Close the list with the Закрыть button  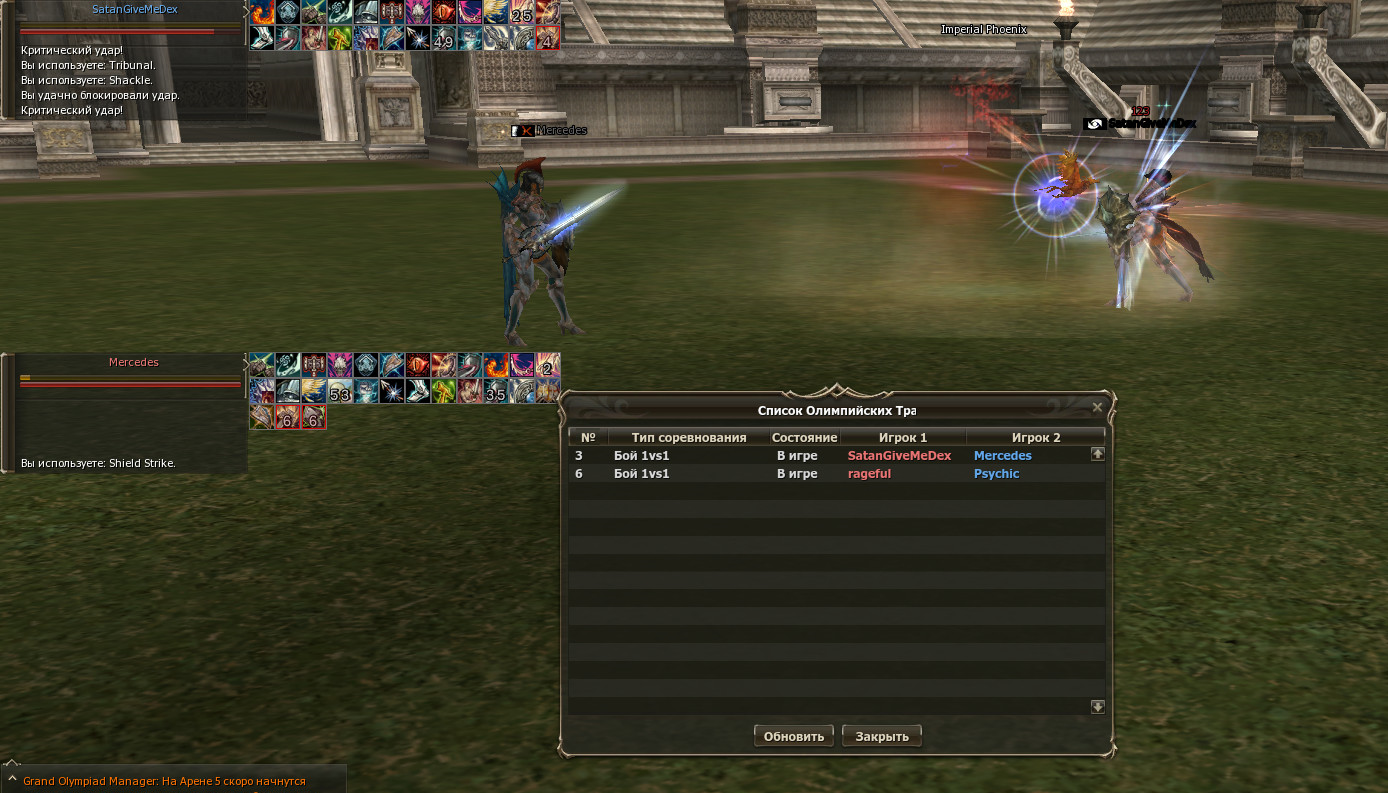[881, 736]
